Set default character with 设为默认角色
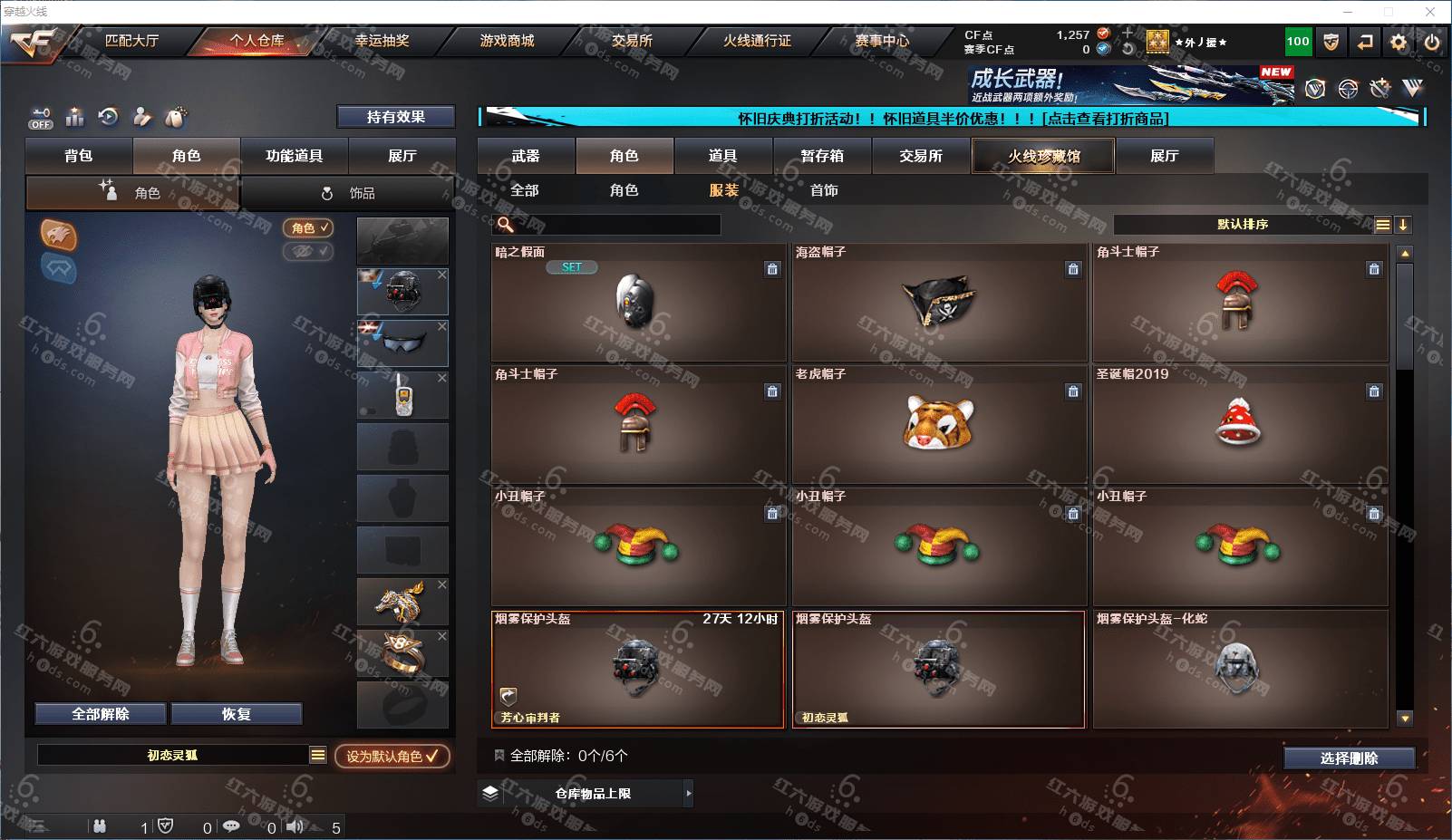The width and height of the screenshot is (1452, 840). (392, 756)
